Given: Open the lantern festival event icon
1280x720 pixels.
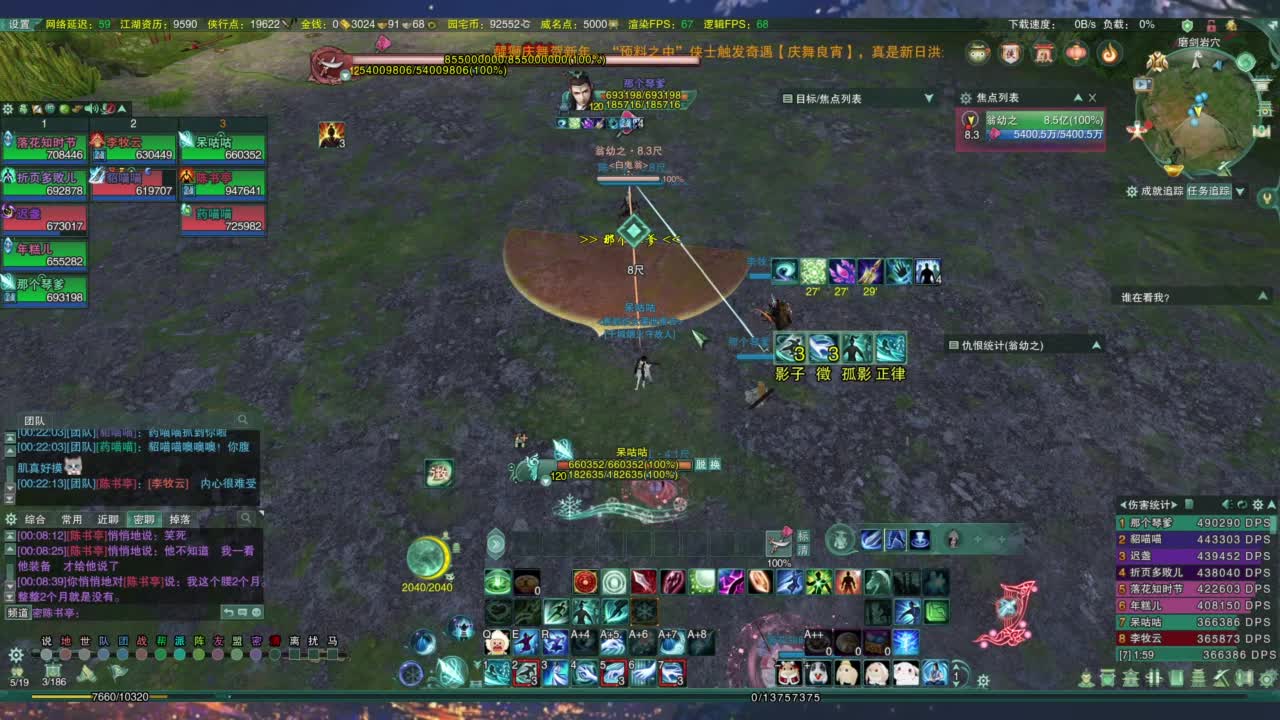Looking at the screenshot, I should point(1076,52).
